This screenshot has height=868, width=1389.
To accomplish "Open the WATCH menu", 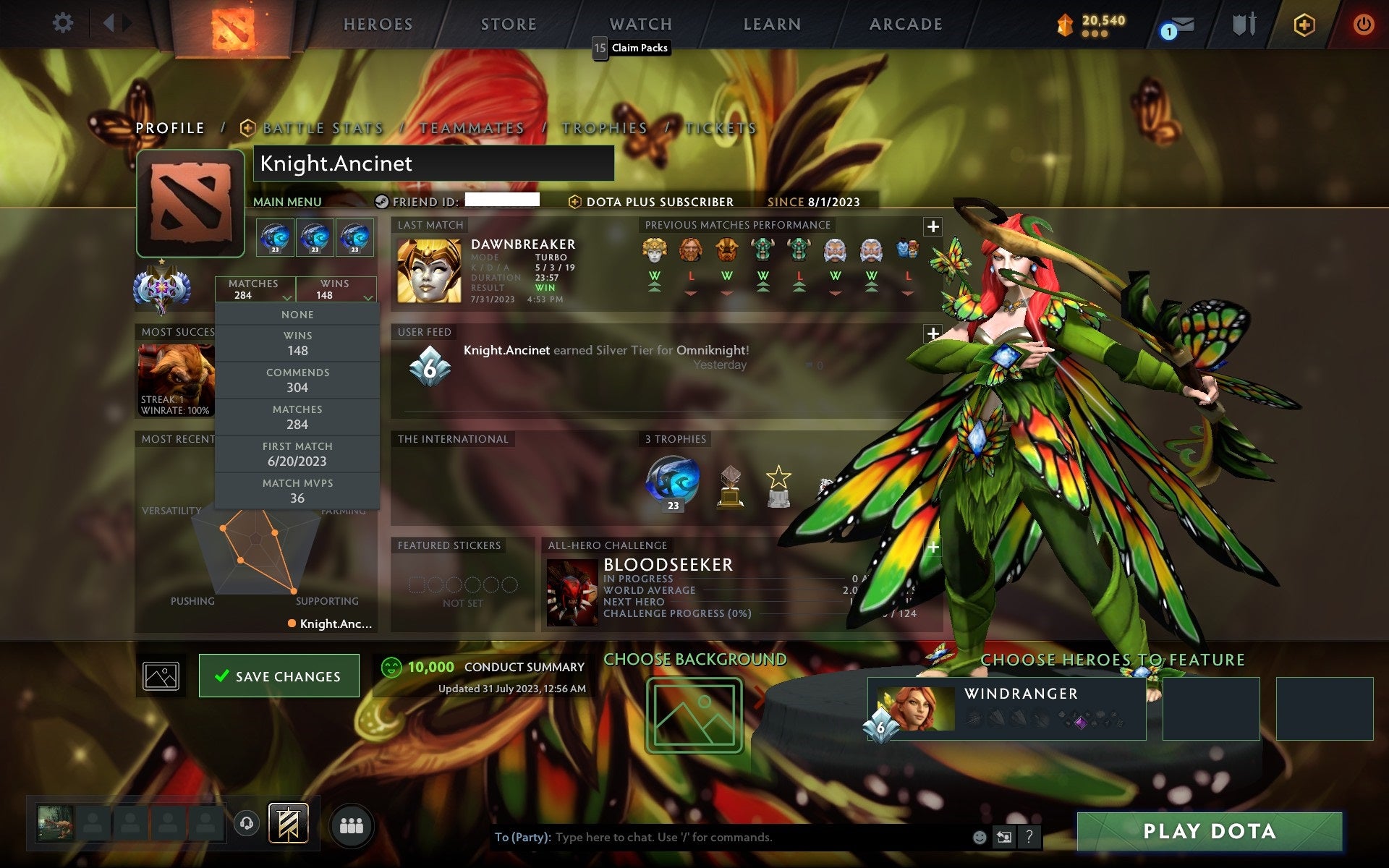I will (640, 24).
